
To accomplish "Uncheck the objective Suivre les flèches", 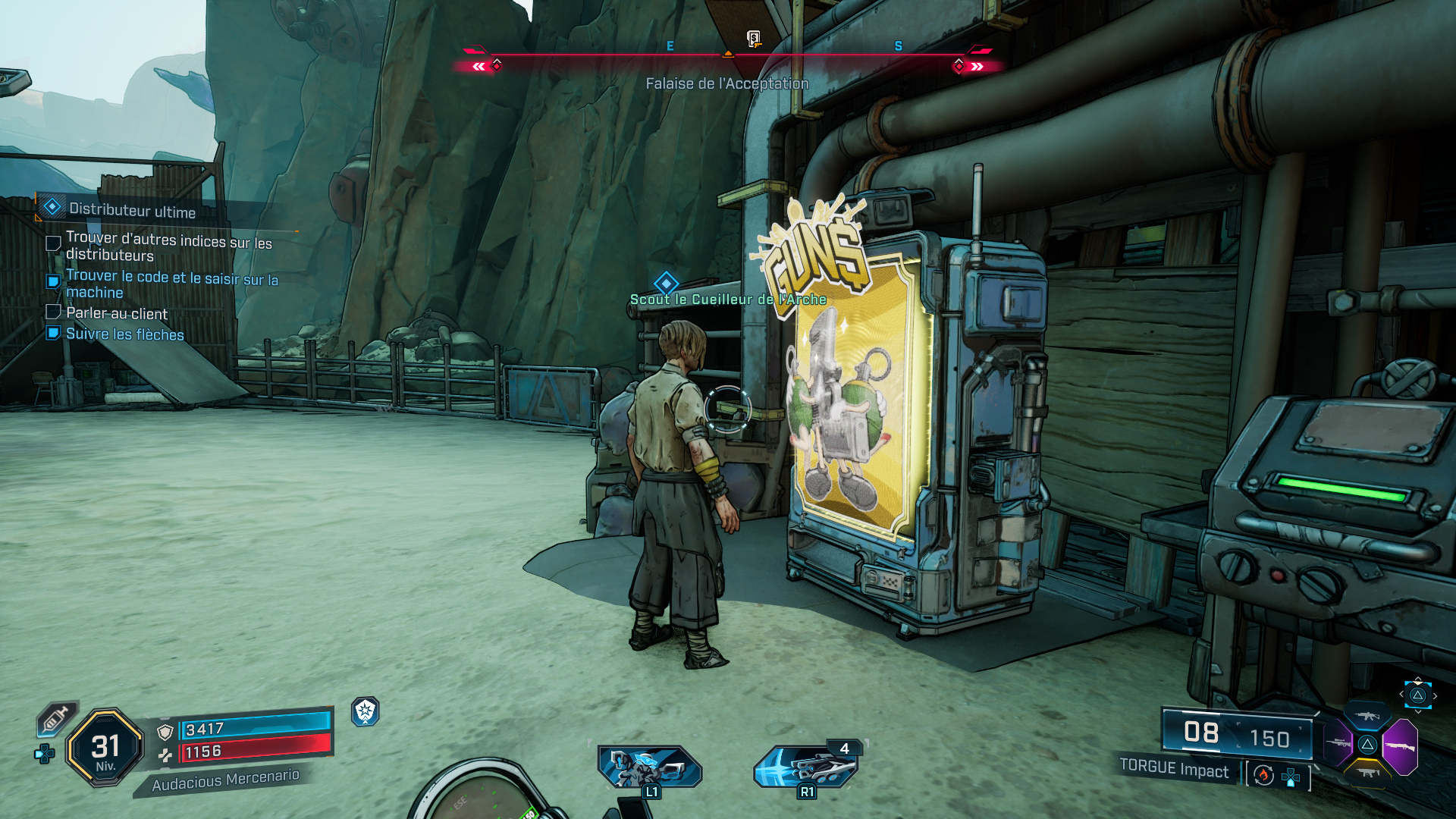I will 54,331.
